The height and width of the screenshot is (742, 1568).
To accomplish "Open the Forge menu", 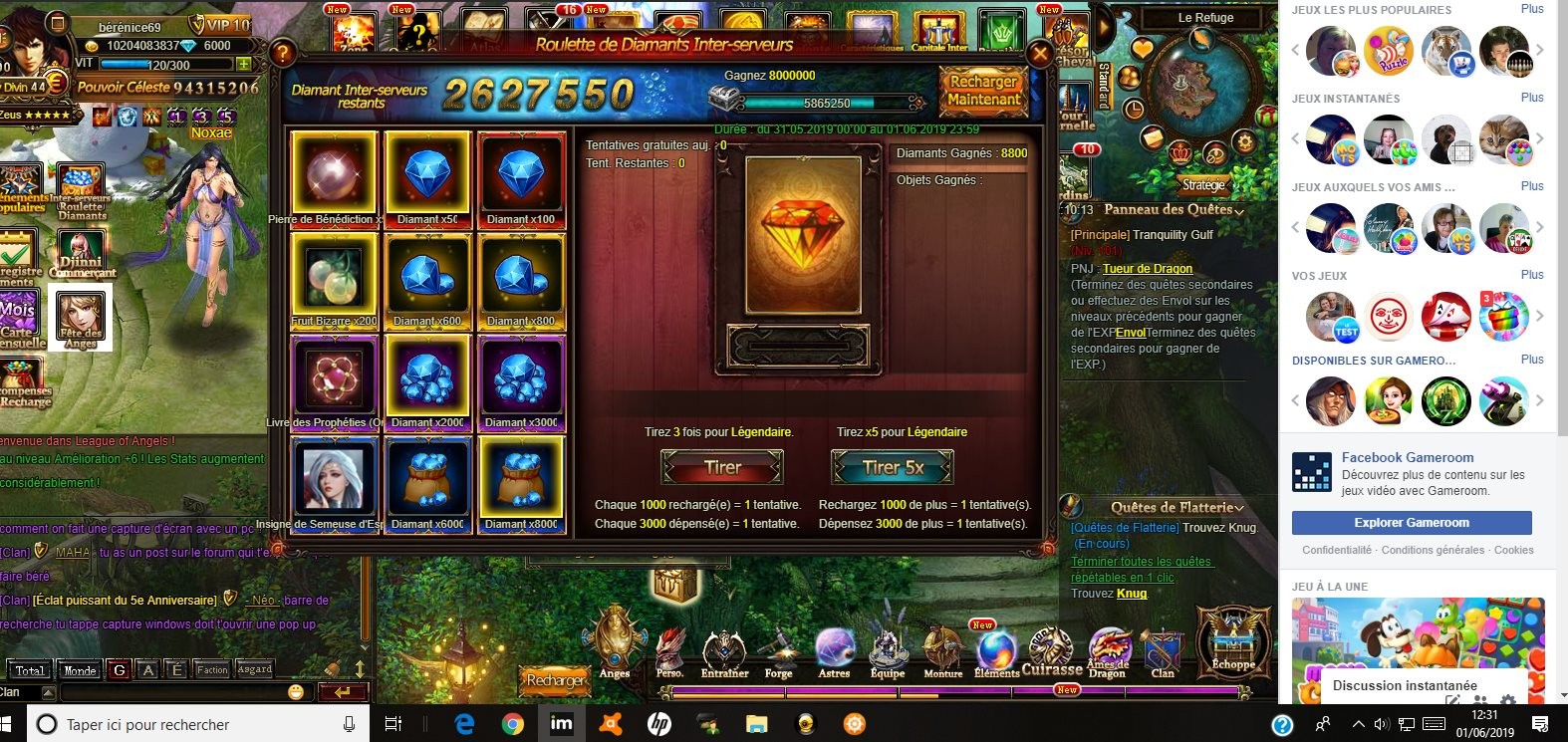I will point(779,652).
